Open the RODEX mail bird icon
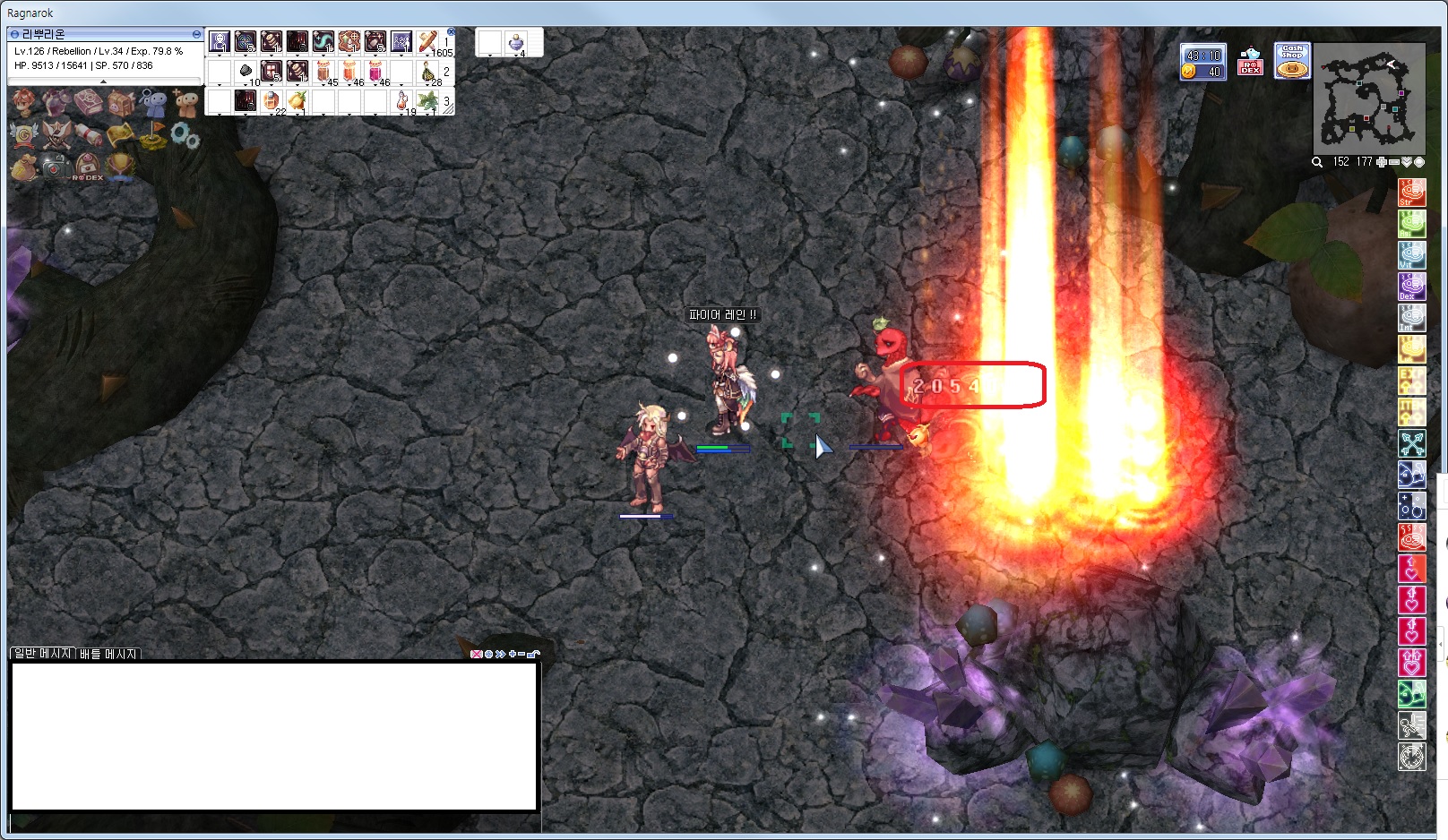1448x840 pixels. pyautogui.click(x=1250, y=62)
